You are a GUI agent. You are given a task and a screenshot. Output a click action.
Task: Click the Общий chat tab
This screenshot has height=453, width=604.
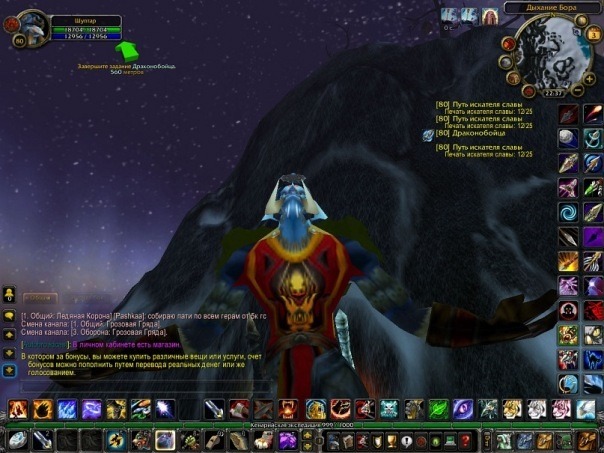point(40,298)
